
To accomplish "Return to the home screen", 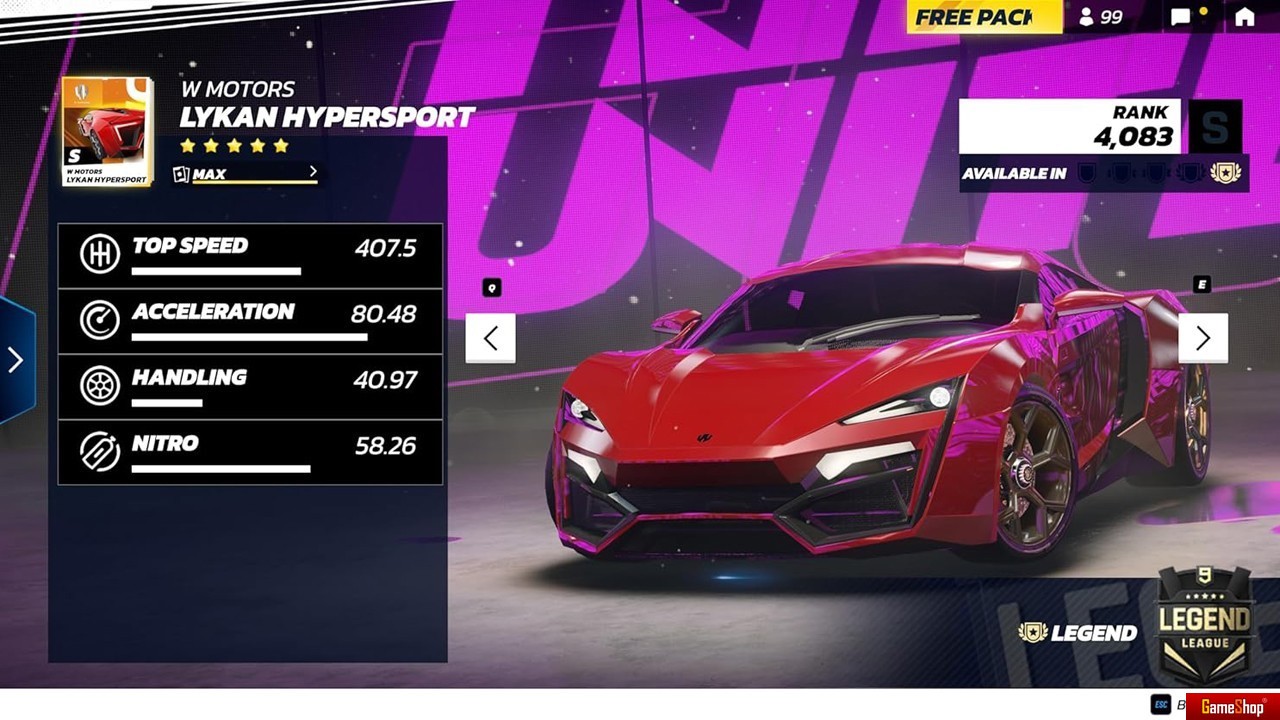I will click(x=1244, y=17).
